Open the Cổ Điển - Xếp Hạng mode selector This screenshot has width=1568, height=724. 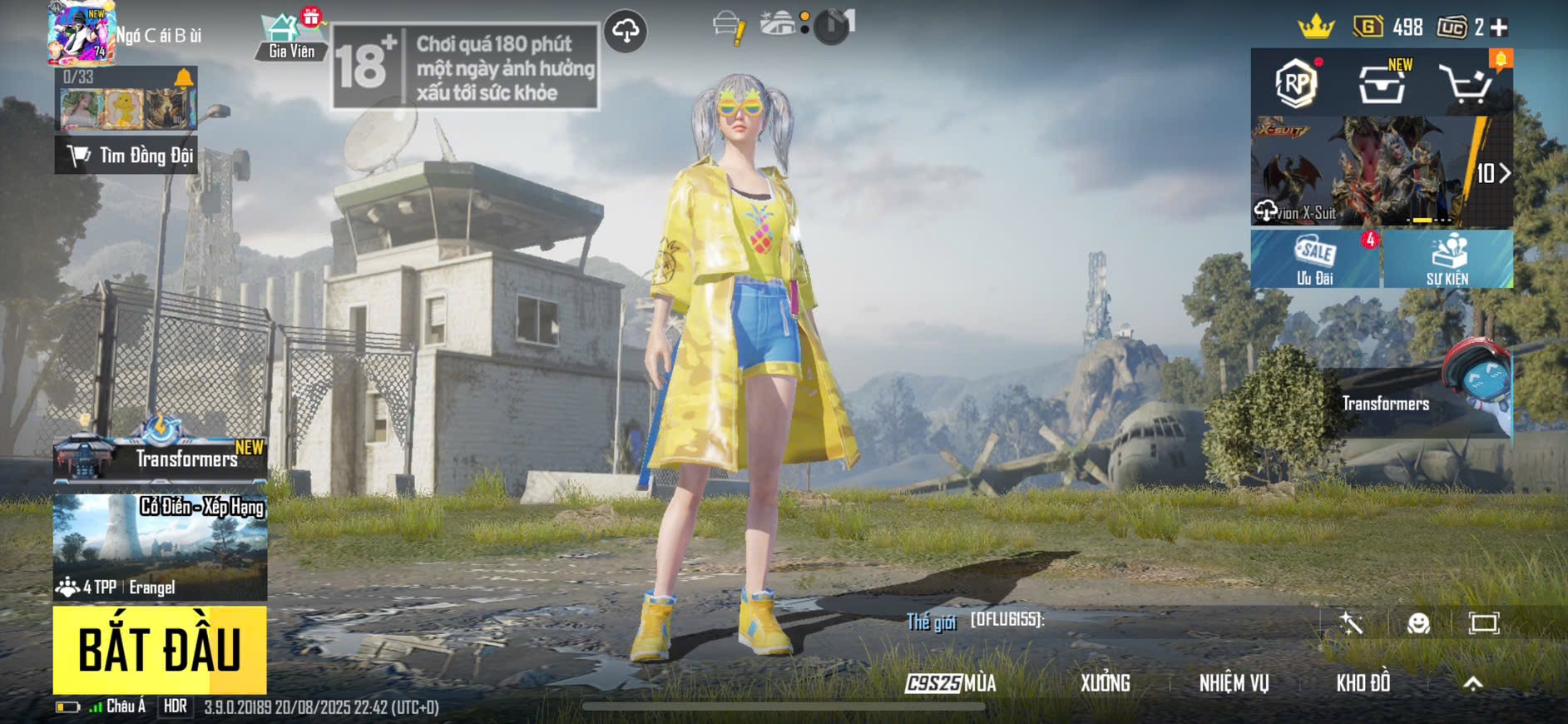(160, 547)
